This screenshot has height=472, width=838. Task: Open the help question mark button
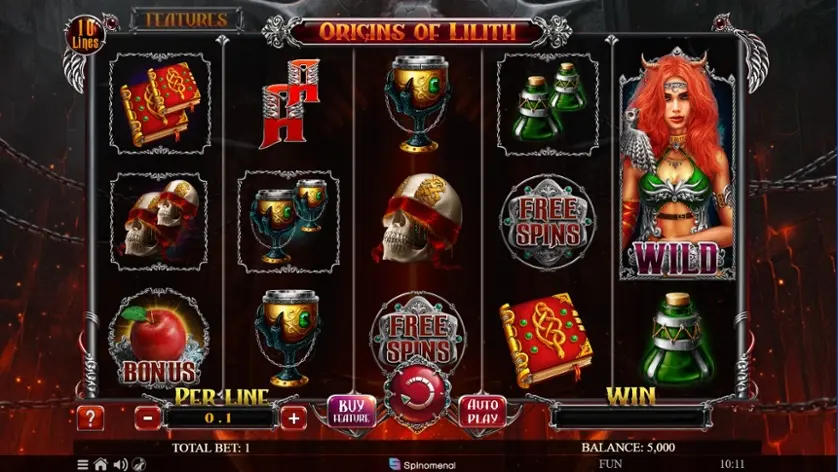pos(90,418)
